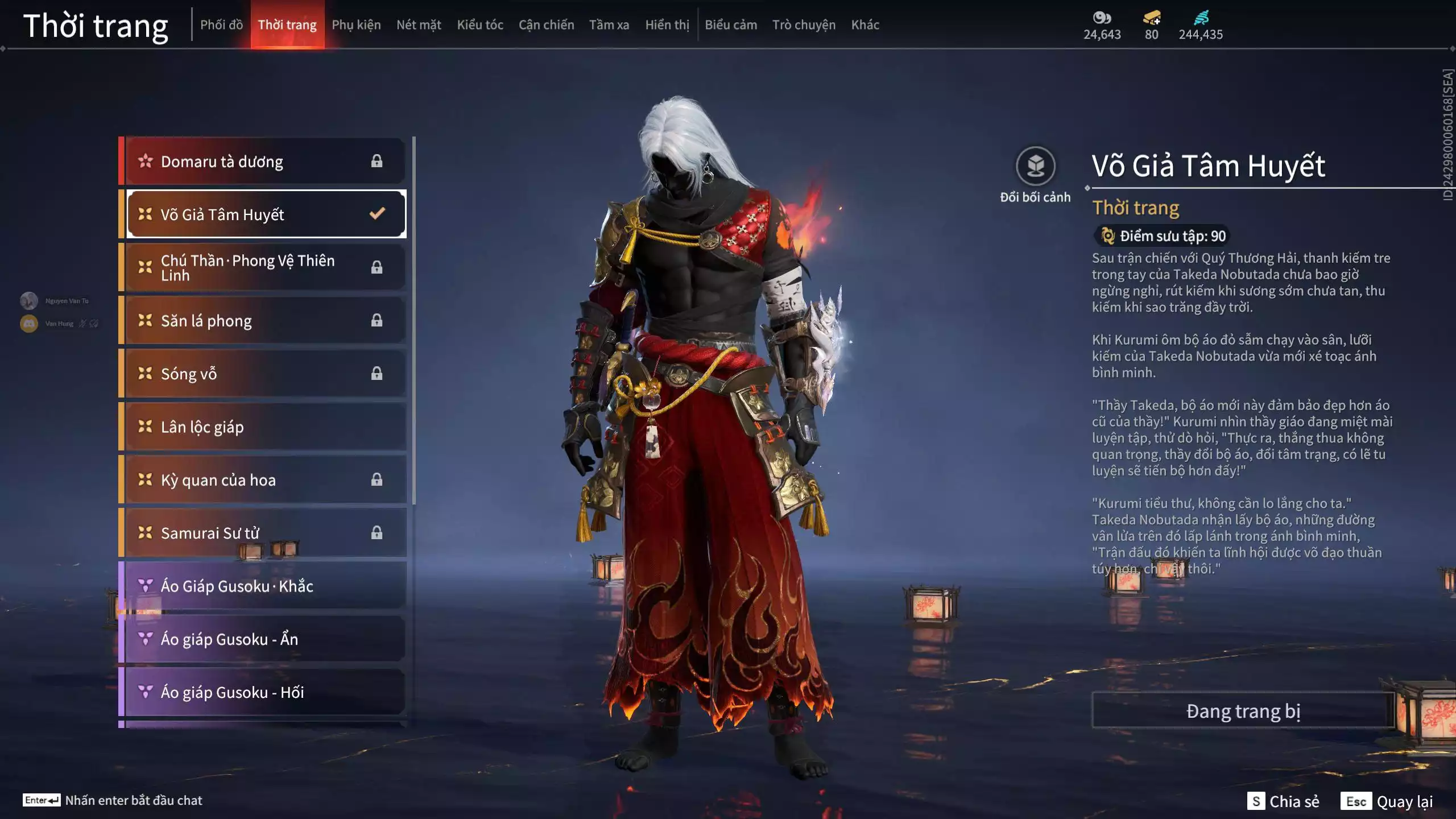Open the Phụ kiện tab
Viewport: 1456px width, 819px height.
(x=356, y=25)
